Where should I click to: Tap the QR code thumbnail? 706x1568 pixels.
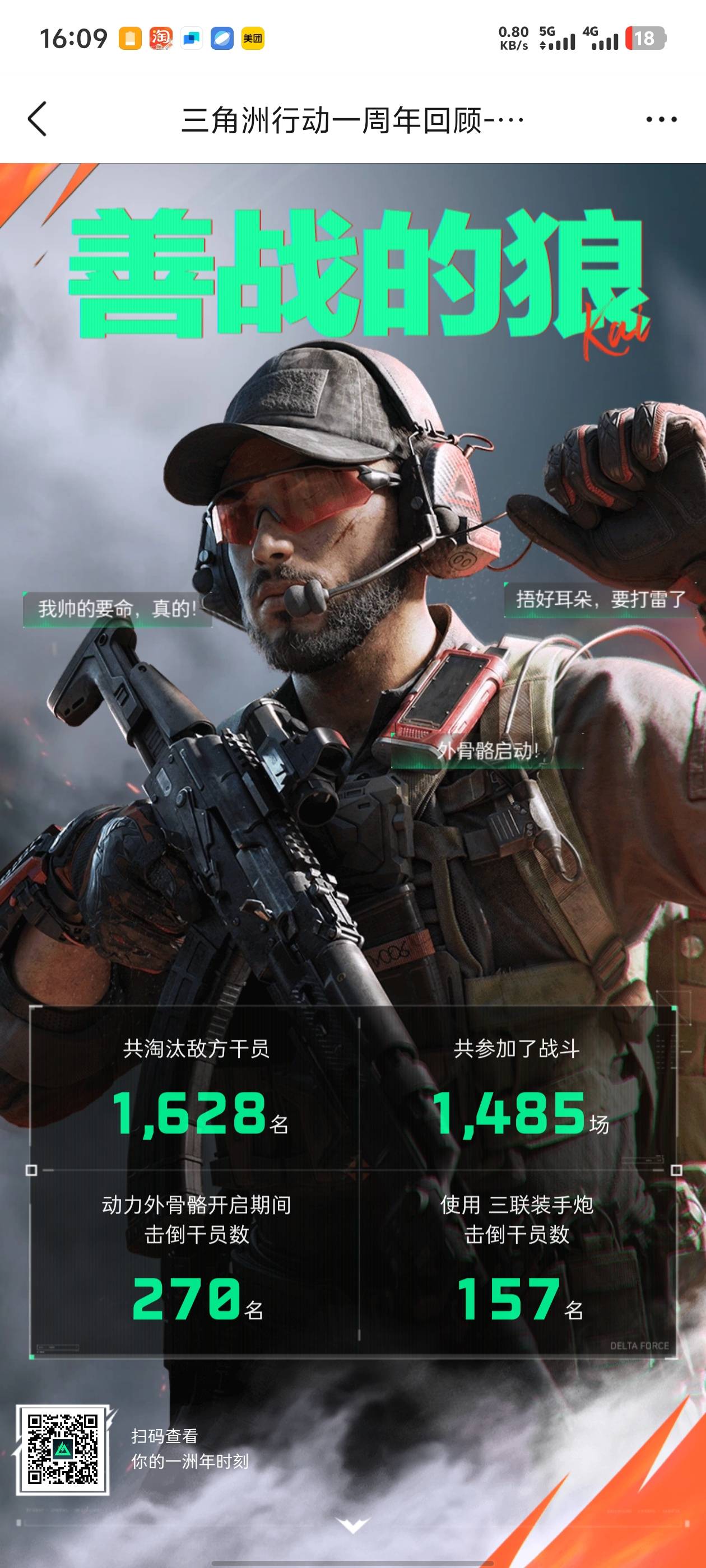[x=63, y=1449]
